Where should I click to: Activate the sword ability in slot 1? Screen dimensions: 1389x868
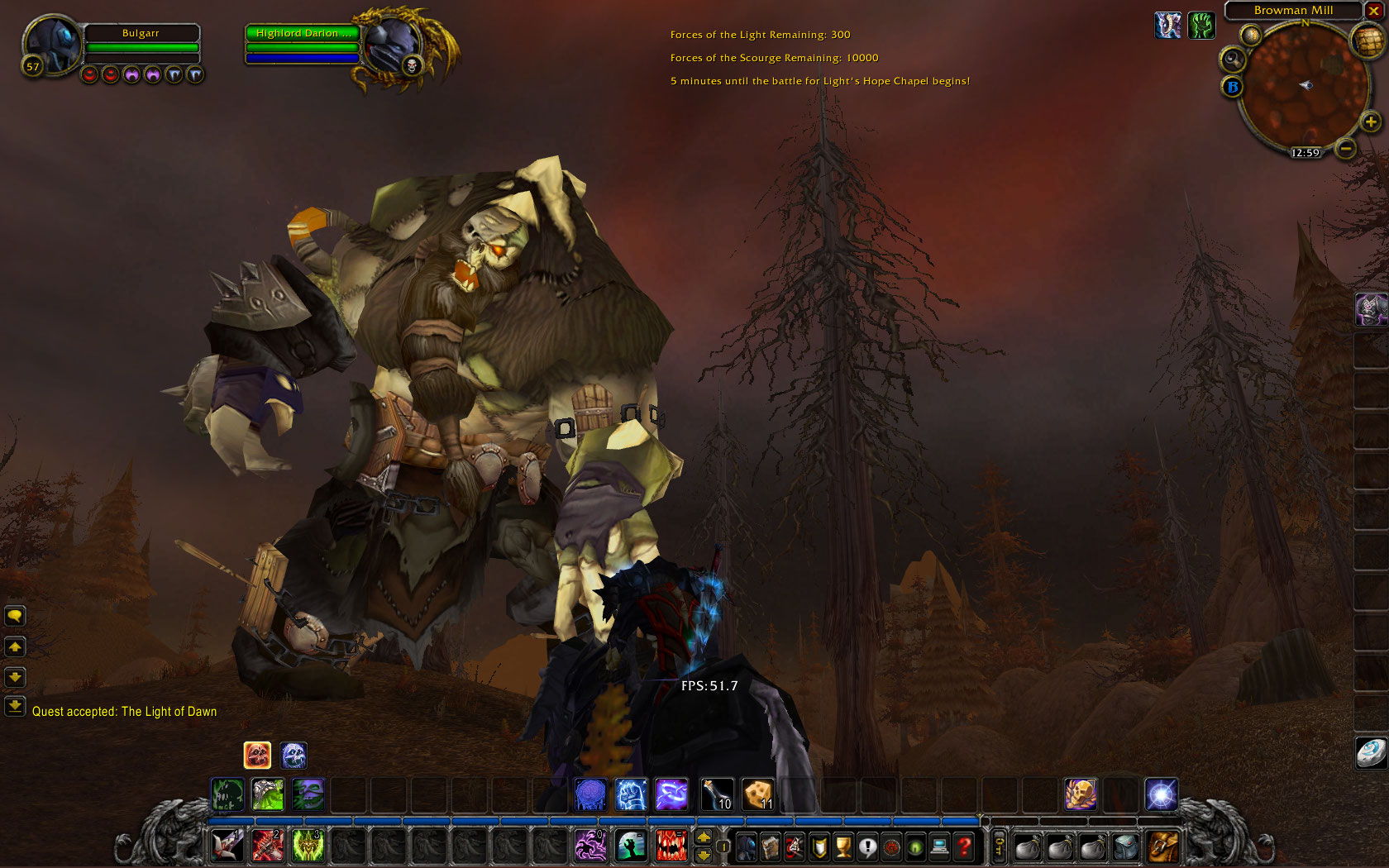[x=227, y=846]
